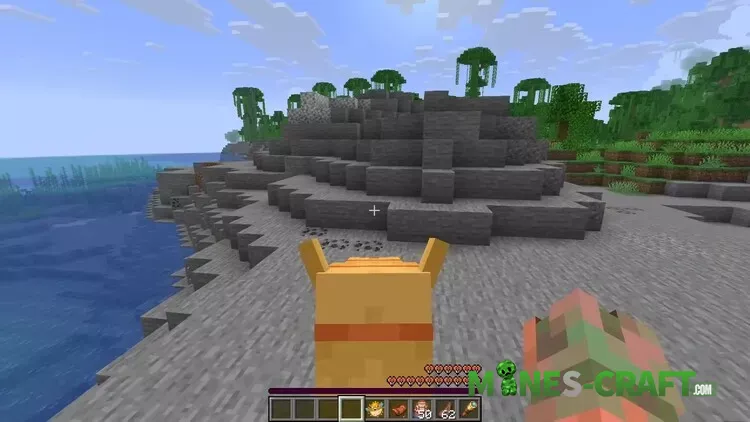The height and width of the screenshot is (422, 750).
Task: Select the golden rod item in last slot
Action: coord(468,408)
